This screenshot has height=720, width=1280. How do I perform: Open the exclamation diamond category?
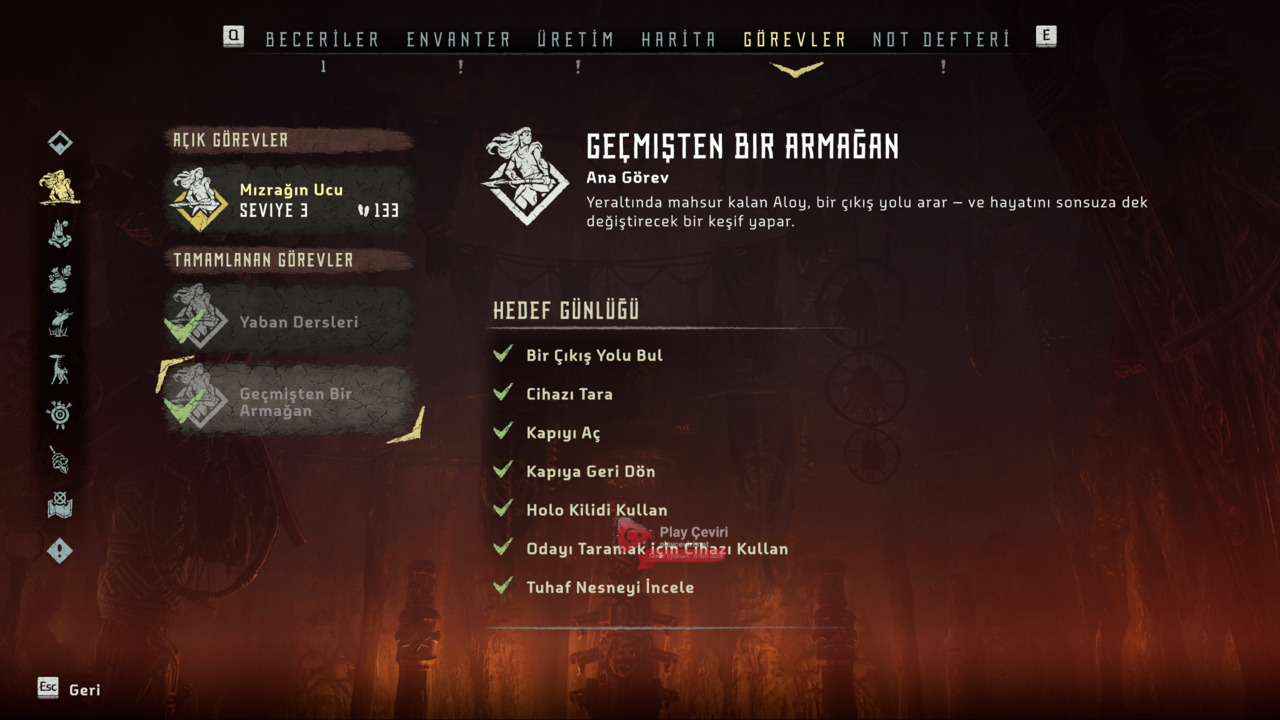point(60,551)
